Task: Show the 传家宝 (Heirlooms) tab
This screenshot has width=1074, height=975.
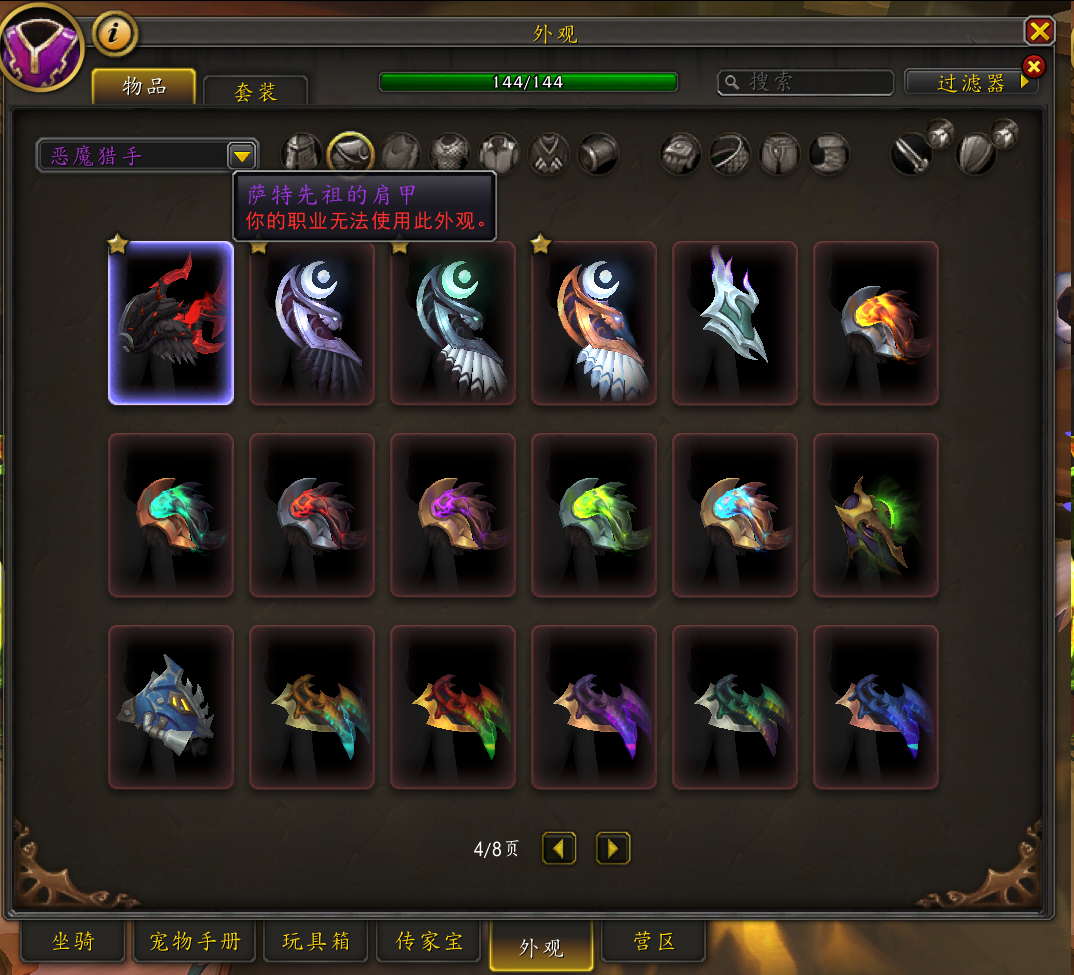Action: (x=429, y=942)
